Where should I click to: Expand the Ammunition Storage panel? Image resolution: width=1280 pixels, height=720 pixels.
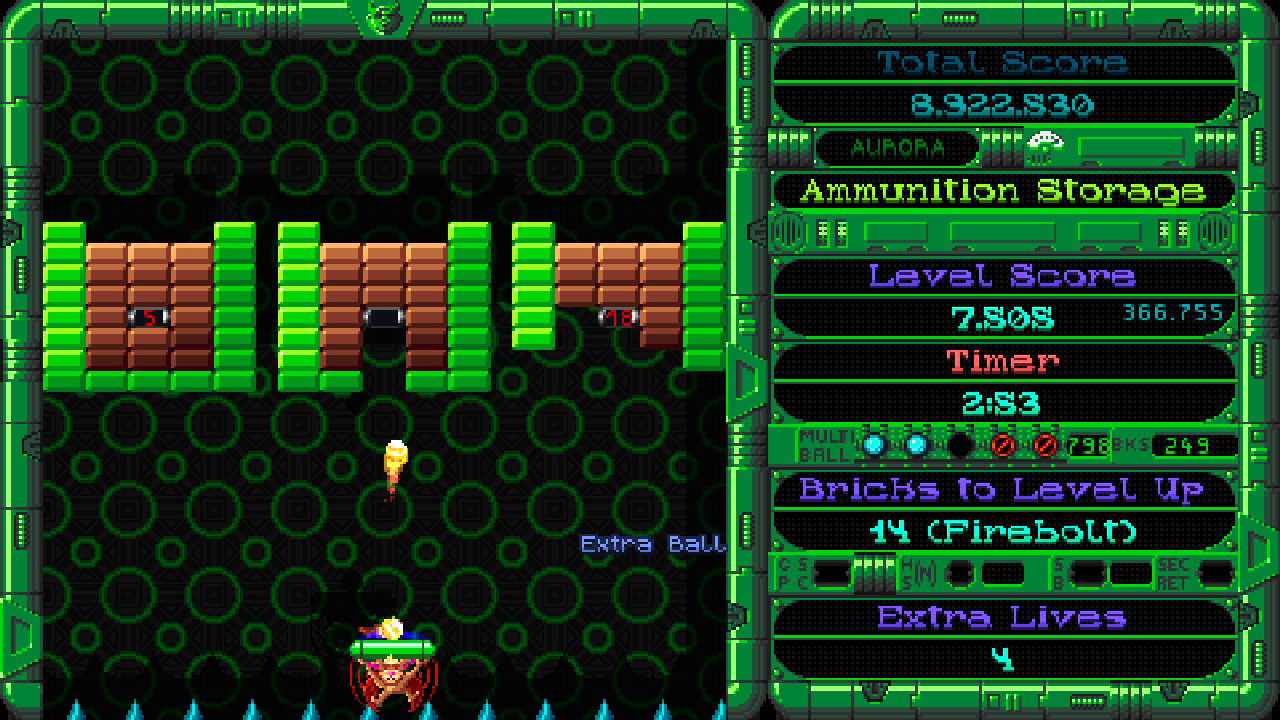1000,191
